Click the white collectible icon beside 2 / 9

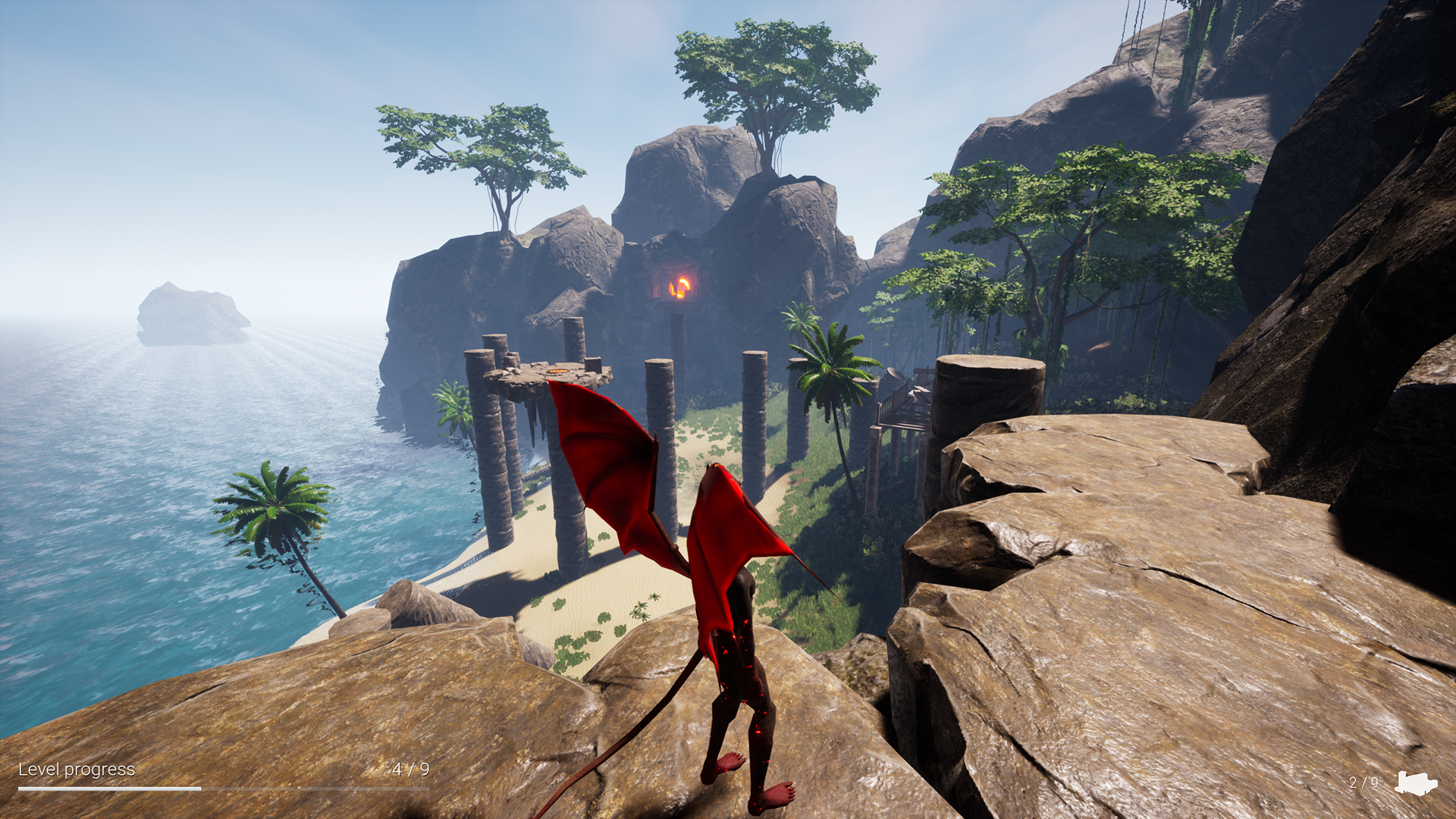tap(1415, 783)
